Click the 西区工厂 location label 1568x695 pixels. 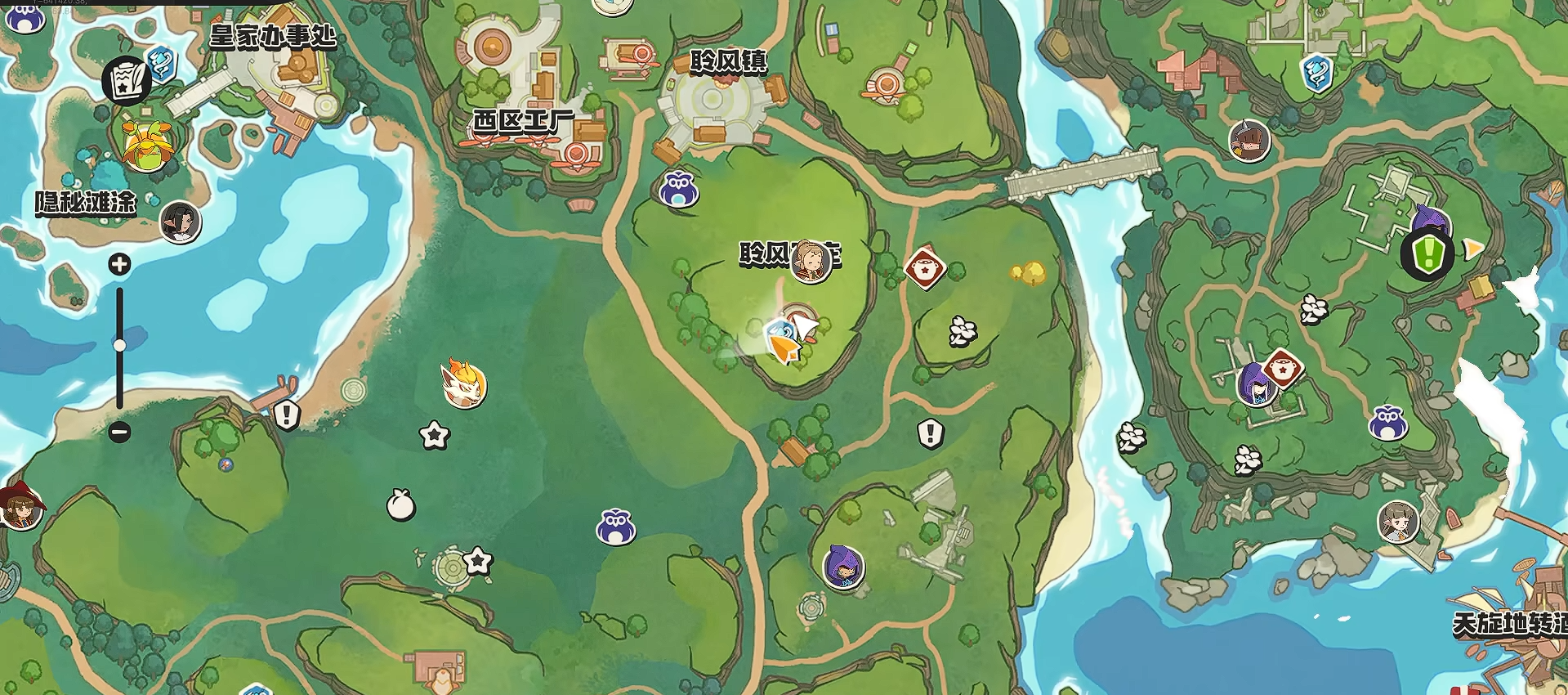(x=523, y=122)
